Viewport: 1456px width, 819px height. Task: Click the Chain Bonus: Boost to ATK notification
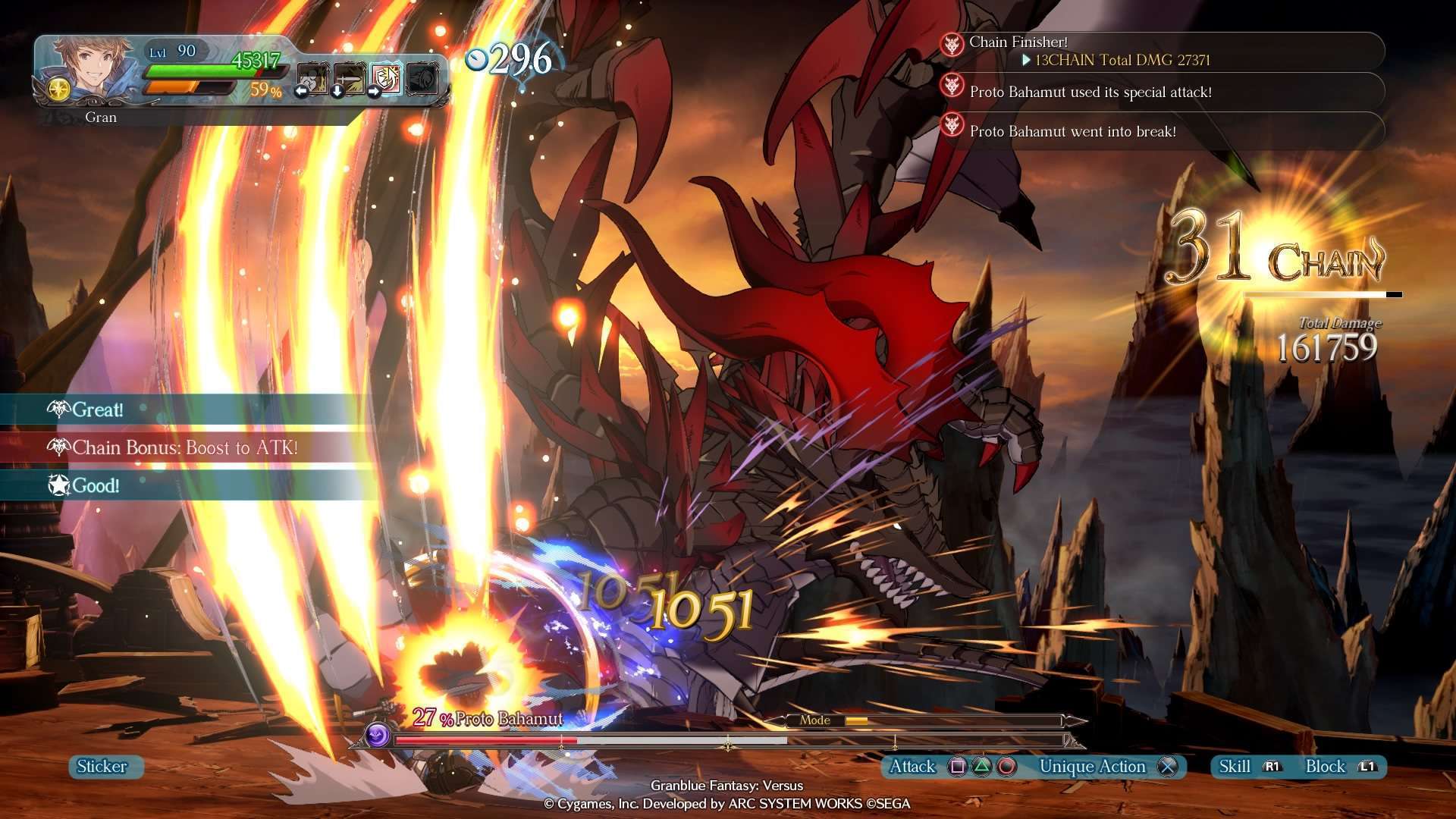tap(184, 447)
